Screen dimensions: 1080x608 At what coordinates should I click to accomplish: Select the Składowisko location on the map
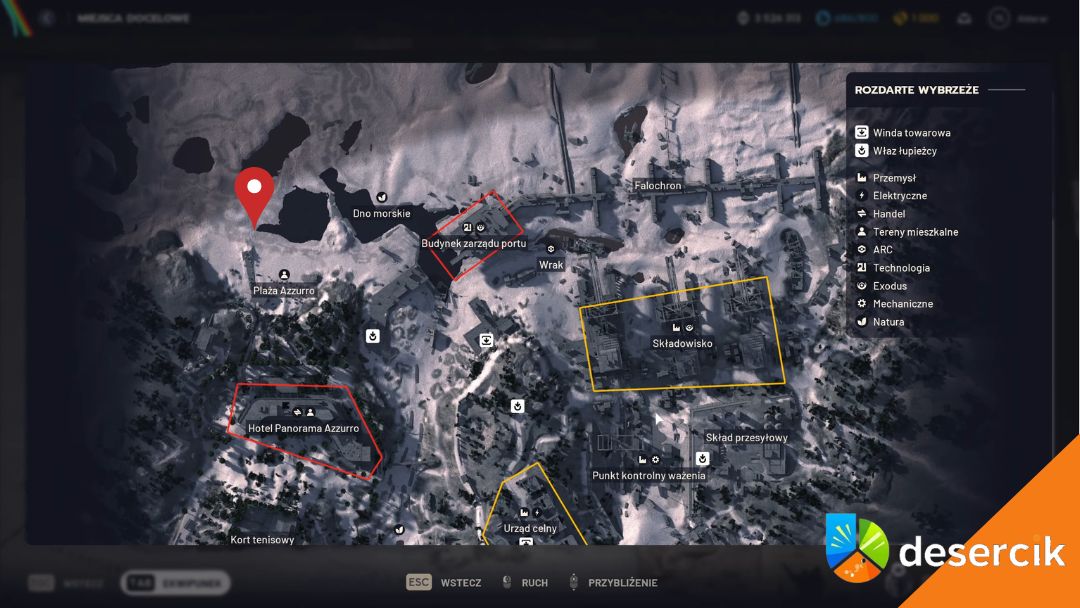(x=683, y=343)
